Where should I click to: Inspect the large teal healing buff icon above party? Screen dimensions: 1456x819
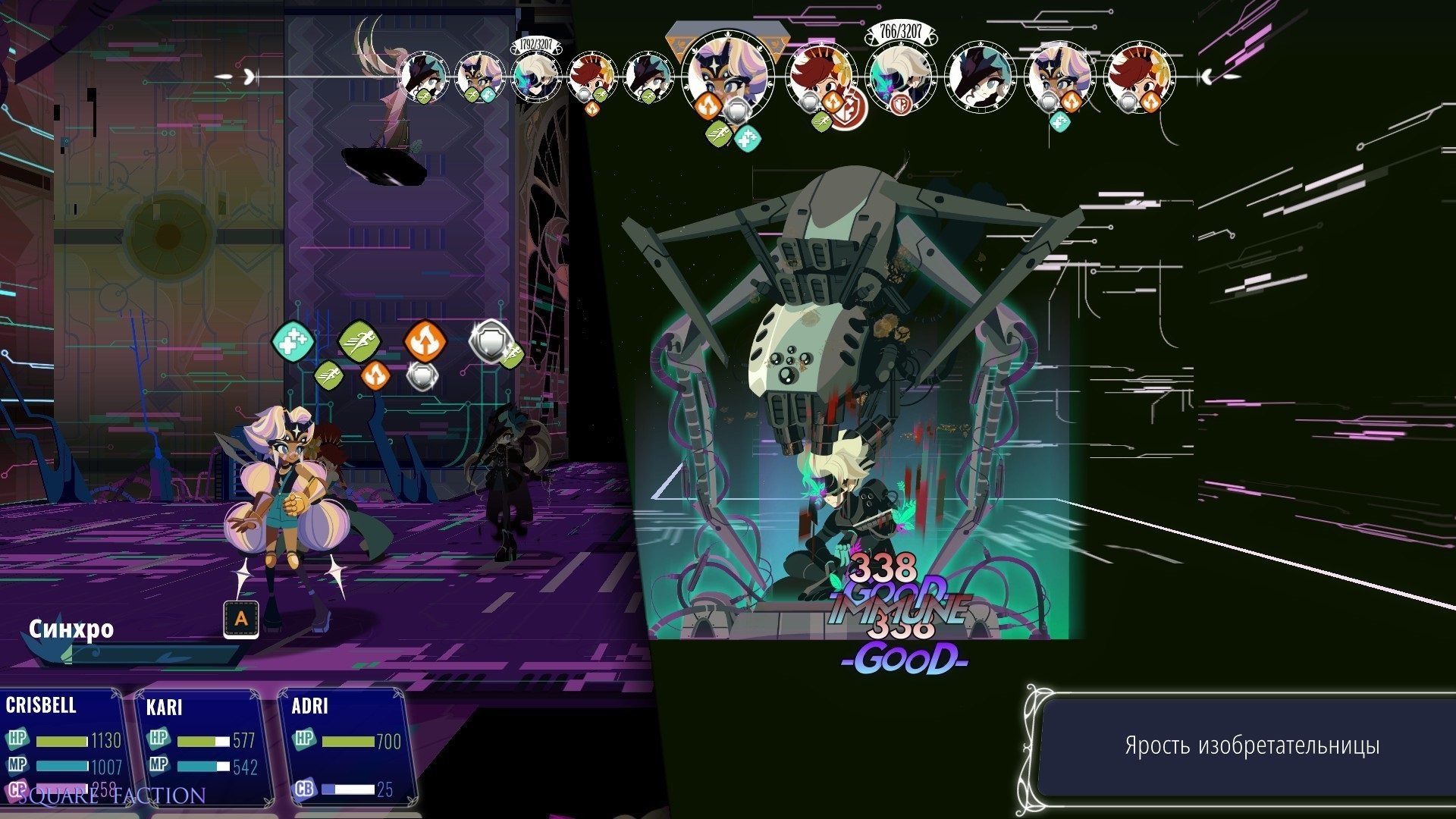point(293,341)
